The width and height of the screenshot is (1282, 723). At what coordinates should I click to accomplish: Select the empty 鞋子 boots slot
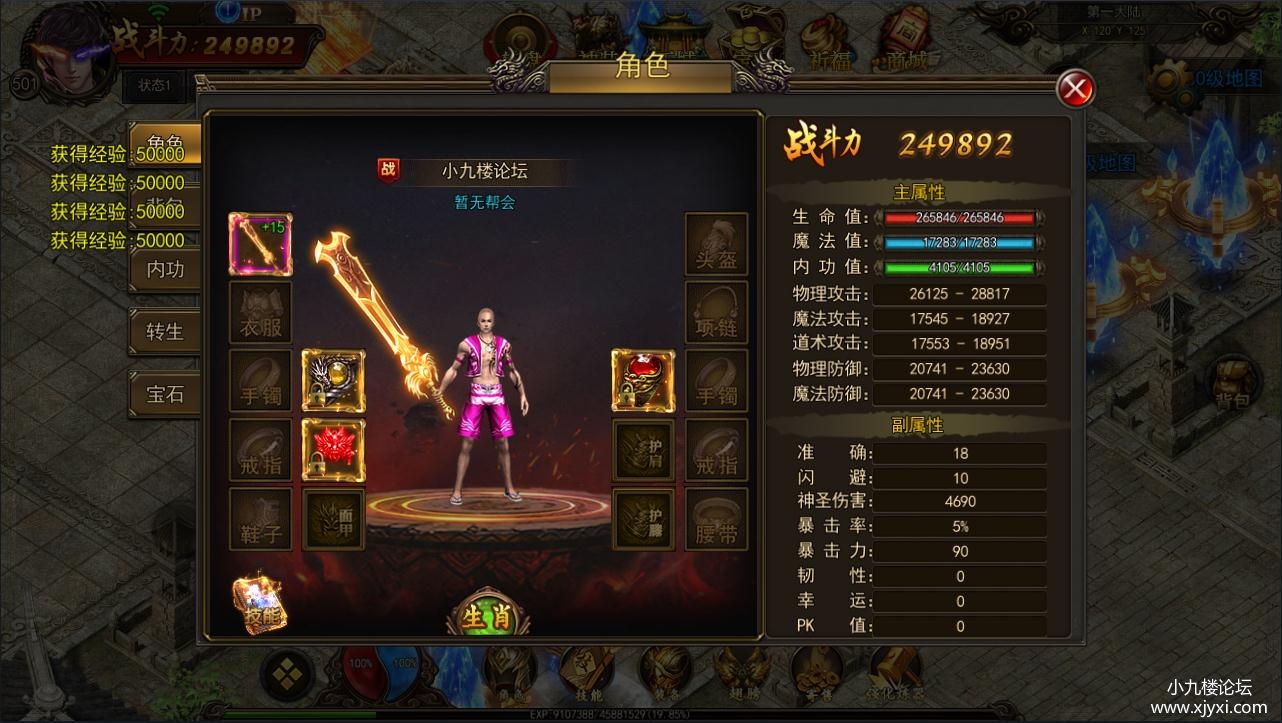[x=261, y=520]
